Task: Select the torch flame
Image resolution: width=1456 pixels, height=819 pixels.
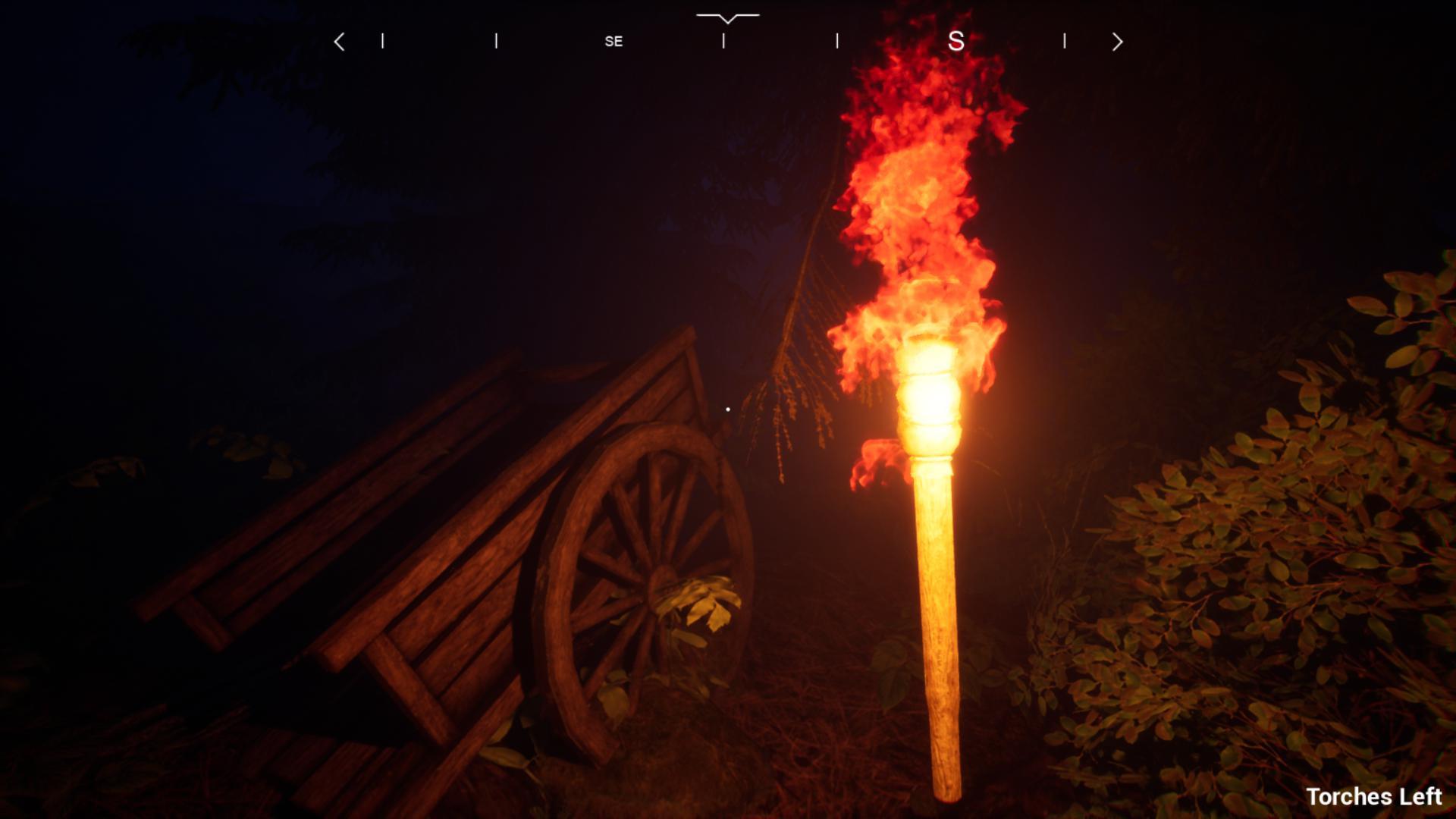Action: click(x=925, y=190)
